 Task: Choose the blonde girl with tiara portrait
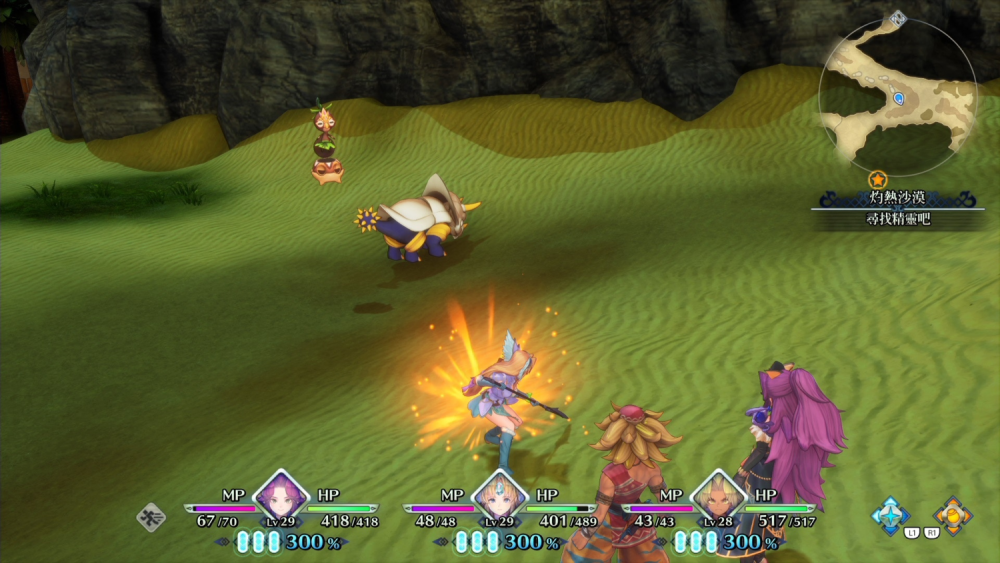click(498, 494)
